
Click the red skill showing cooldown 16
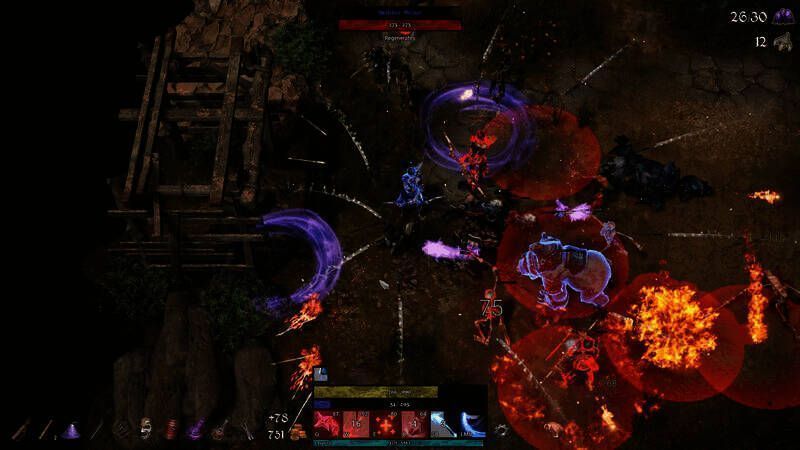(x=357, y=424)
